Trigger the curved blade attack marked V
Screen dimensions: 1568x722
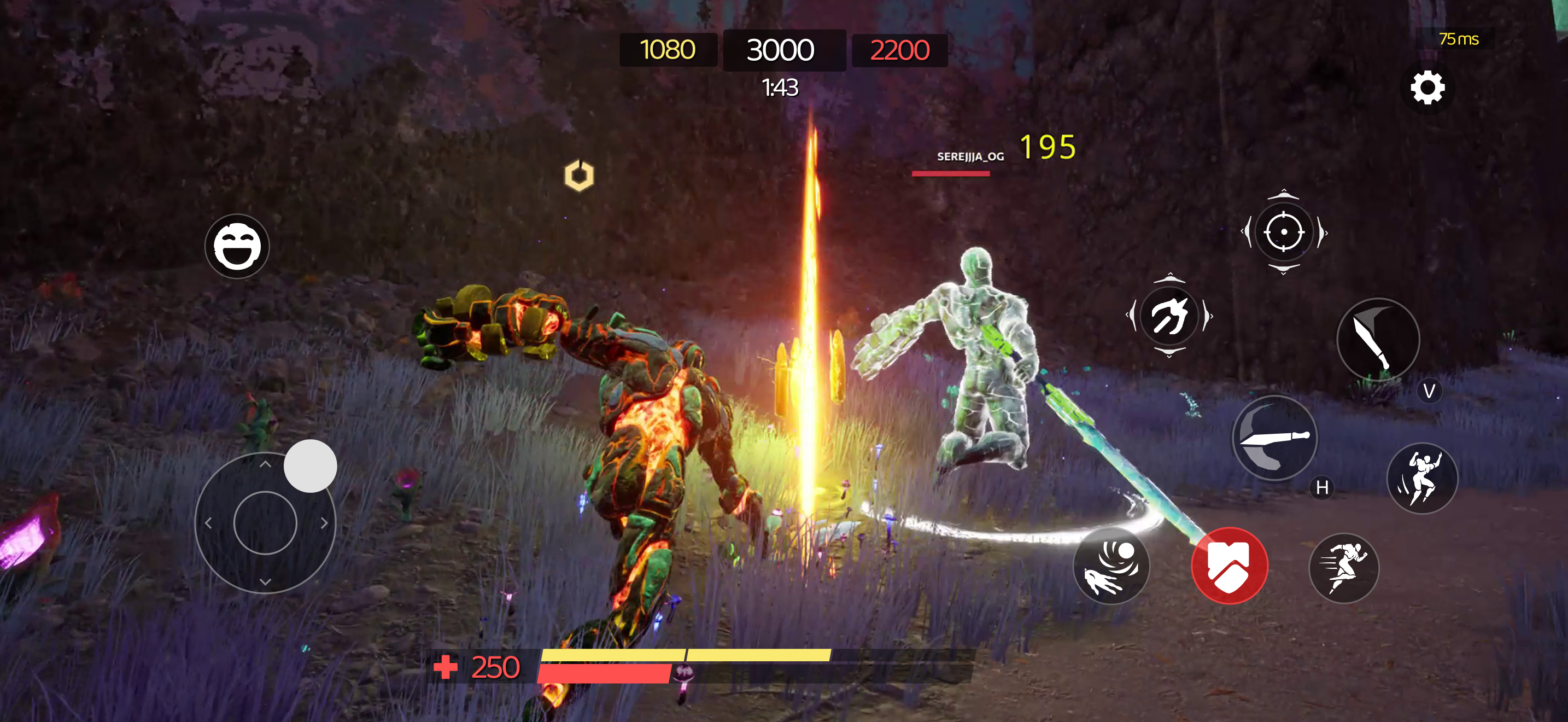pyautogui.click(x=1378, y=340)
